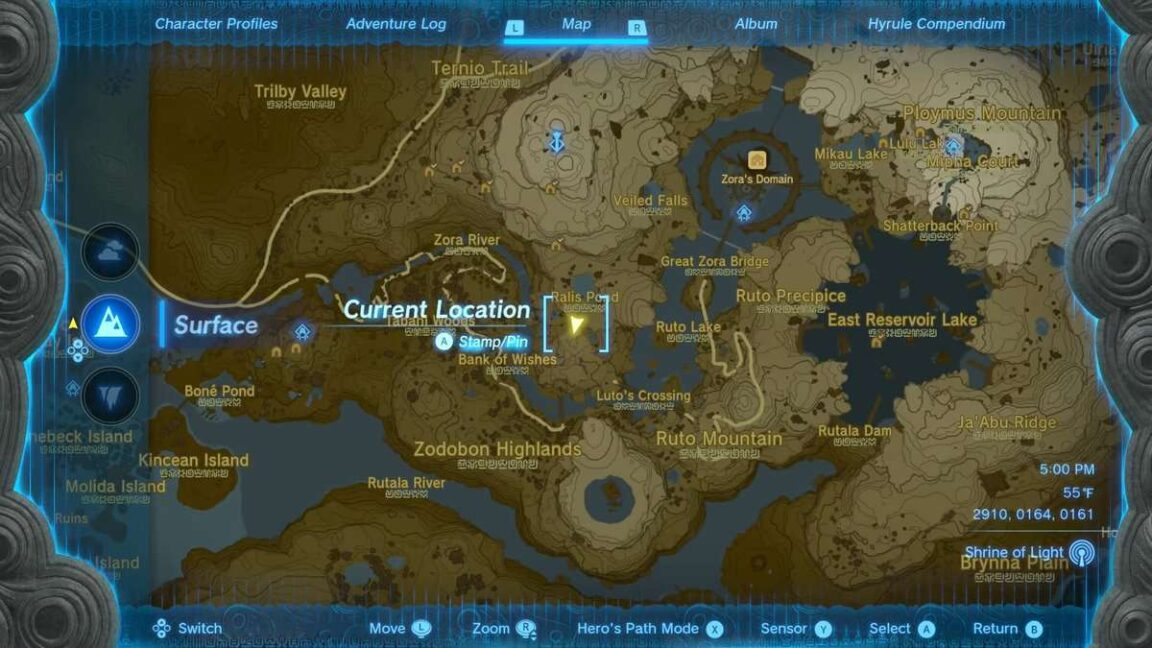Switch to the Sky map layer

point(110,251)
